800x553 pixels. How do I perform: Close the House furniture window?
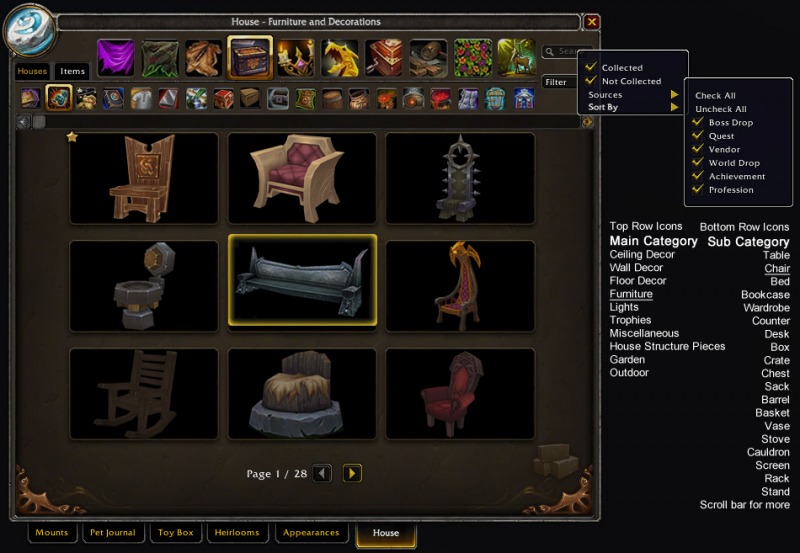[x=592, y=21]
